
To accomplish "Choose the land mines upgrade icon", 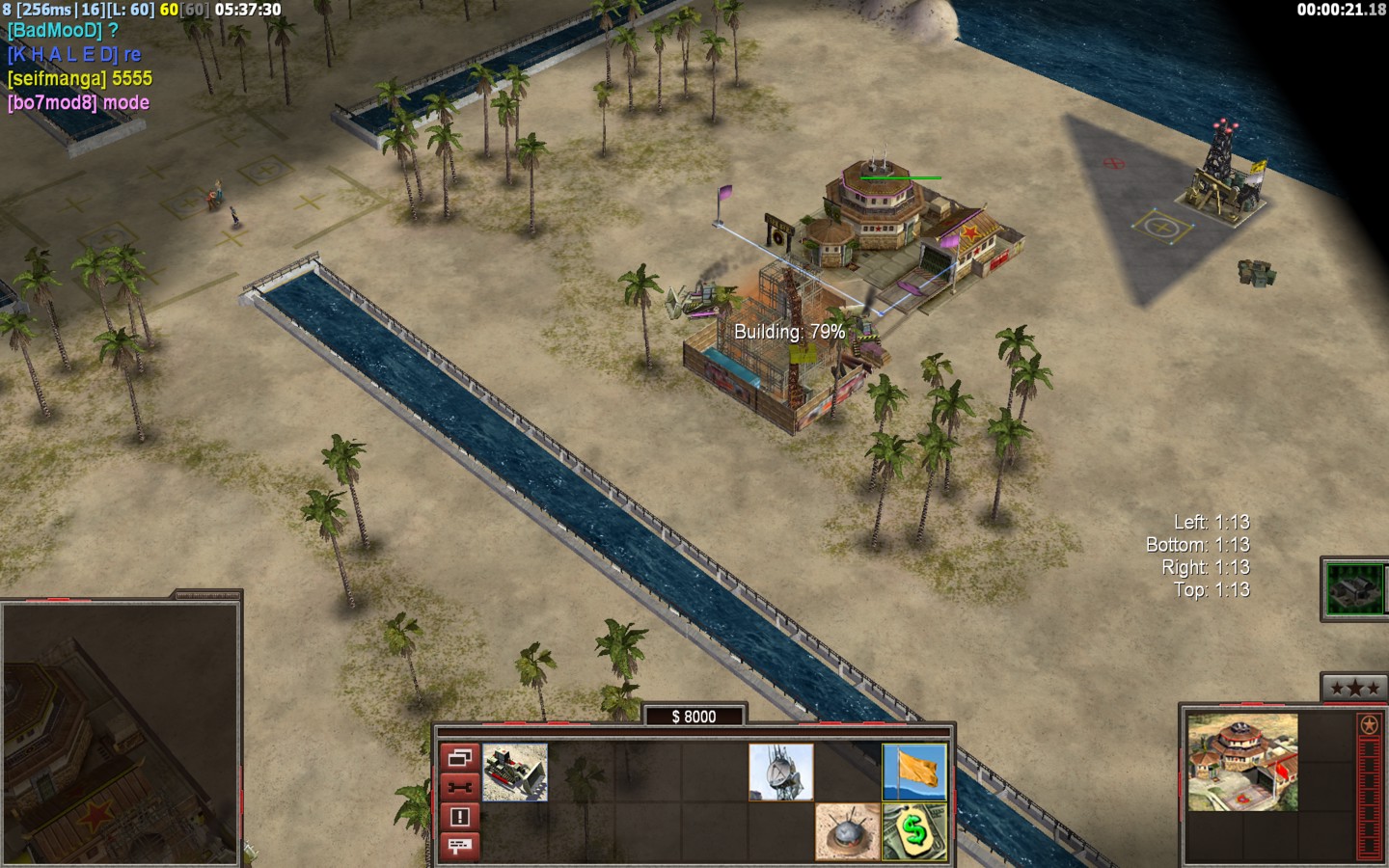I will click(x=847, y=831).
